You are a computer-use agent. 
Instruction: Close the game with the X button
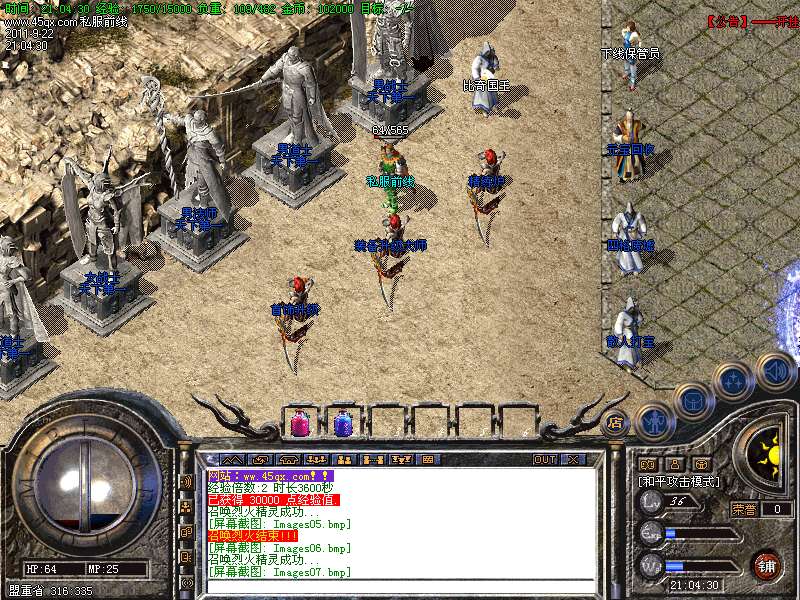pyautogui.click(x=573, y=460)
